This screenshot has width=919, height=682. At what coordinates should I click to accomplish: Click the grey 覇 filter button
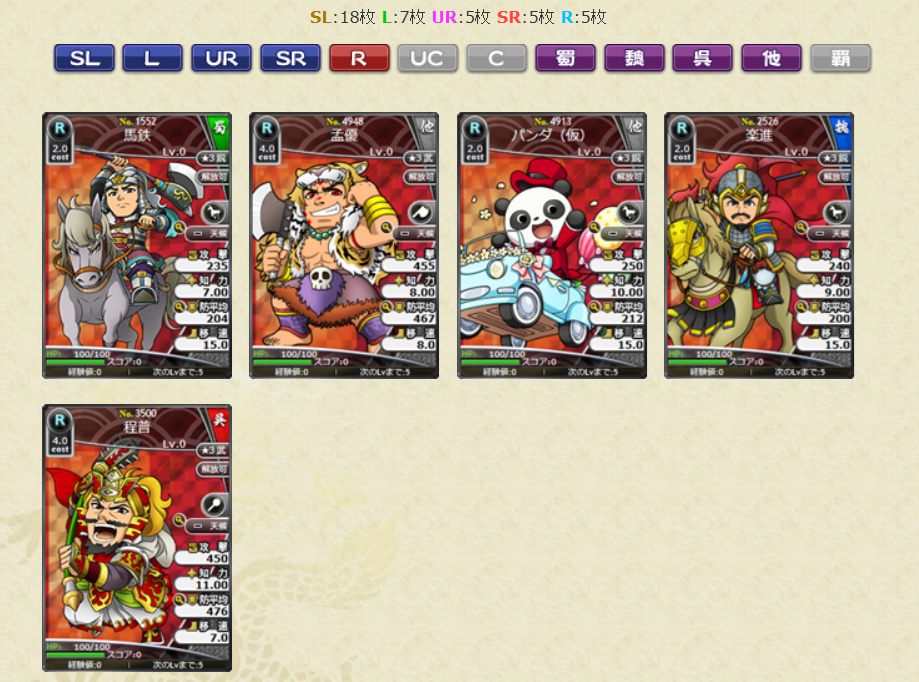(x=840, y=58)
